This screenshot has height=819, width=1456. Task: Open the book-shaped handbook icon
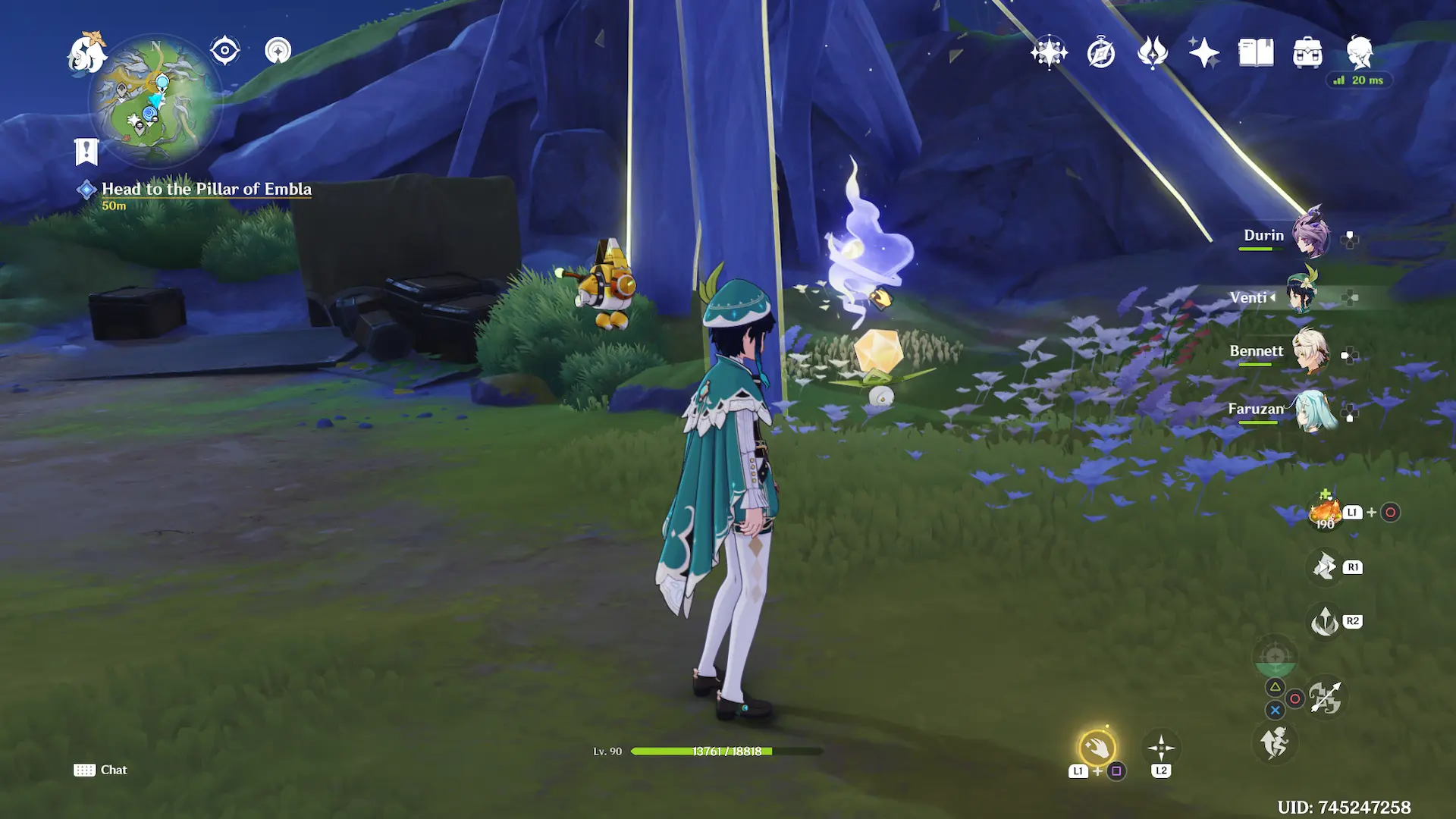(x=1256, y=53)
